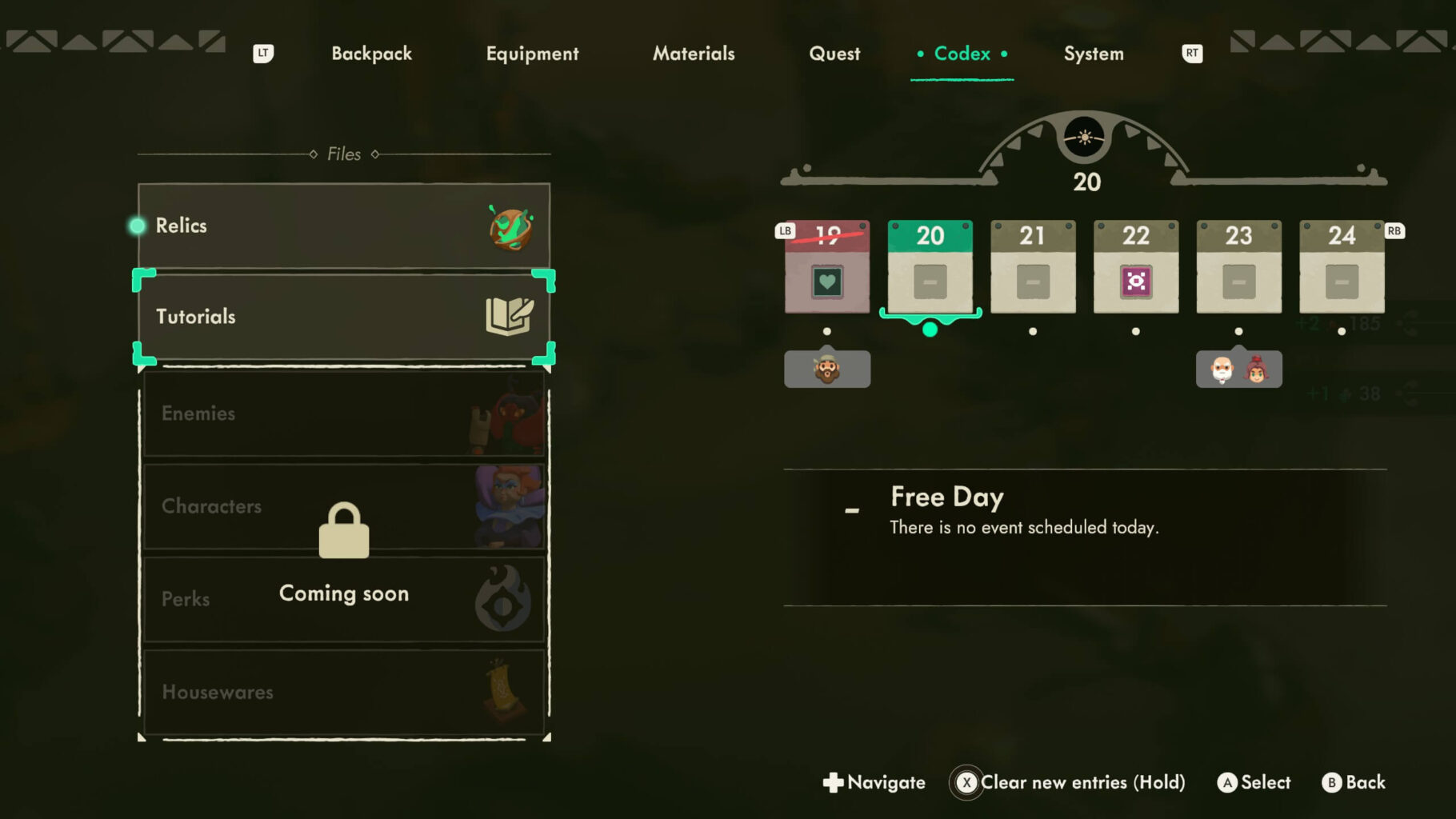Image resolution: width=1456 pixels, height=819 pixels.
Task: Show the Quest tab
Action: tap(834, 54)
